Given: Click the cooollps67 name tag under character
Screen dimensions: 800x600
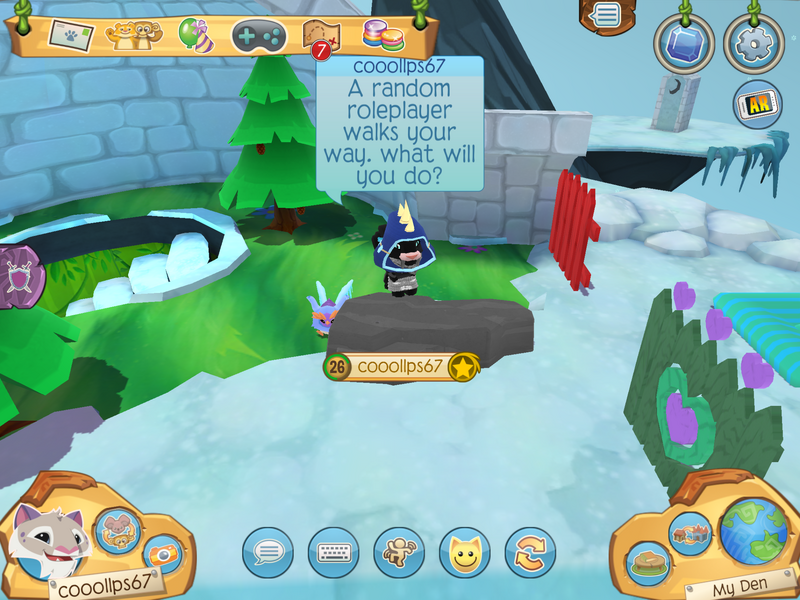Looking at the screenshot, I should point(400,367).
